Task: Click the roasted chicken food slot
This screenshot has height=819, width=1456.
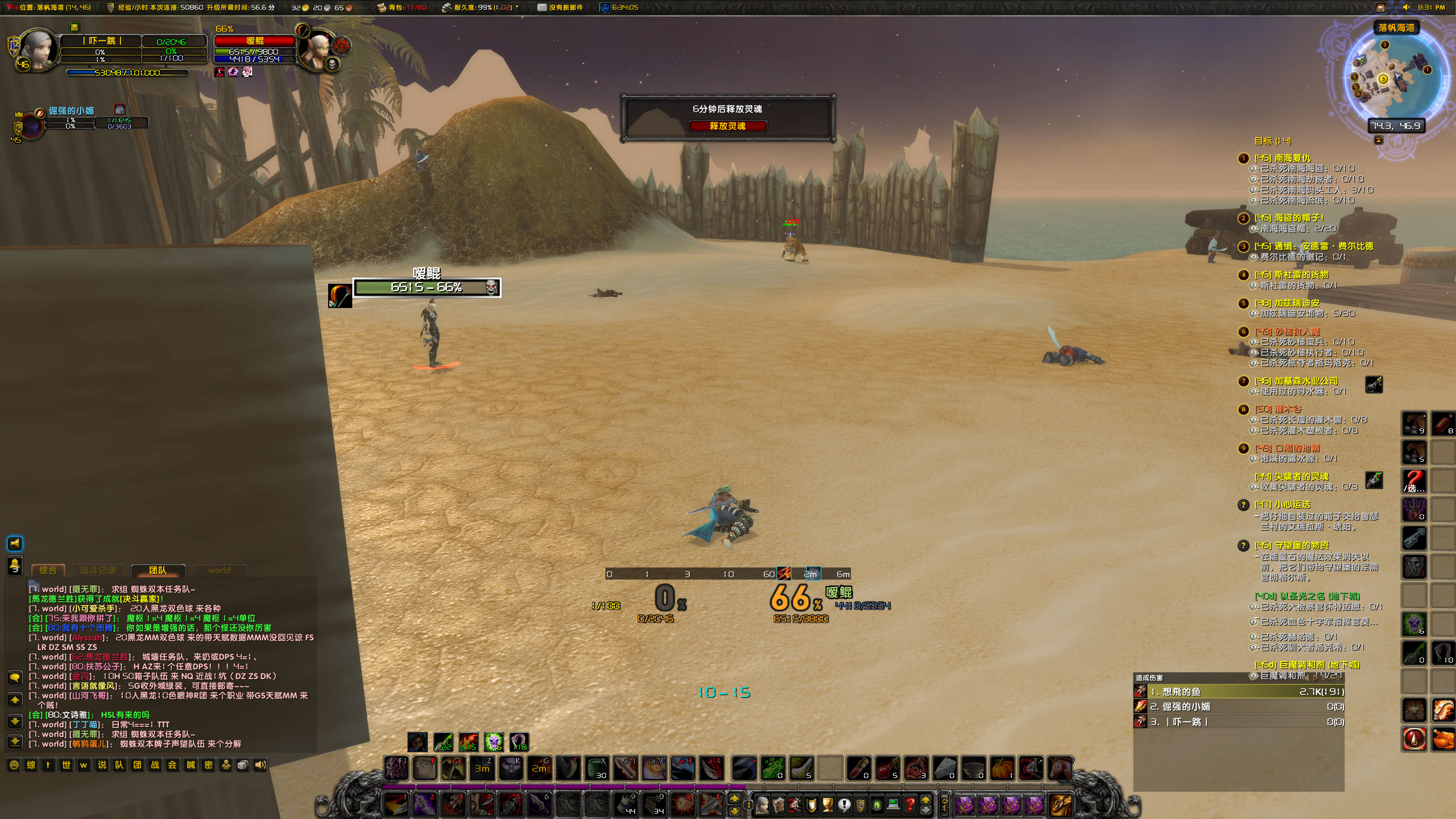Action: tap(1442, 739)
